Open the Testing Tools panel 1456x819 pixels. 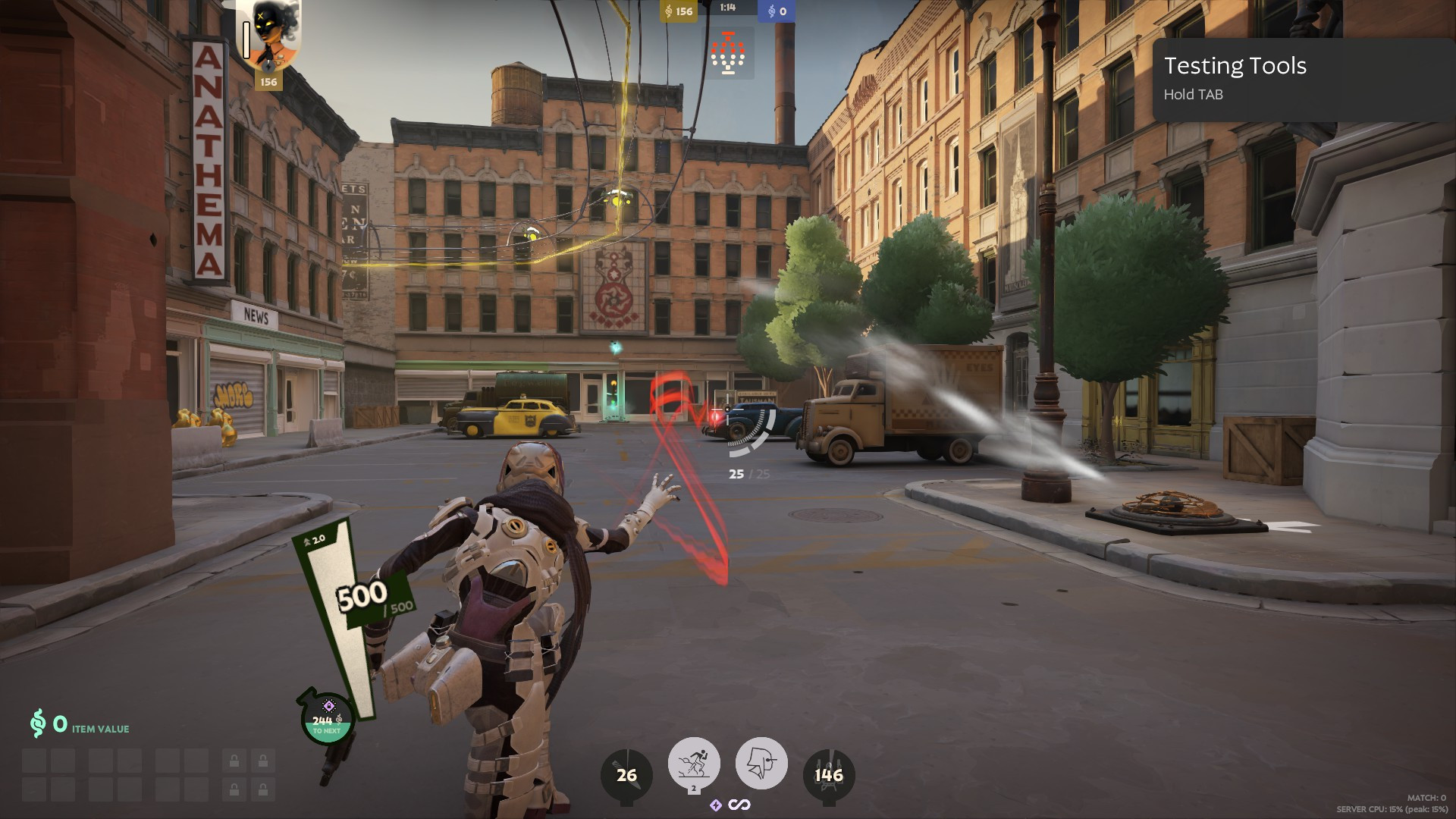coord(1303,79)
